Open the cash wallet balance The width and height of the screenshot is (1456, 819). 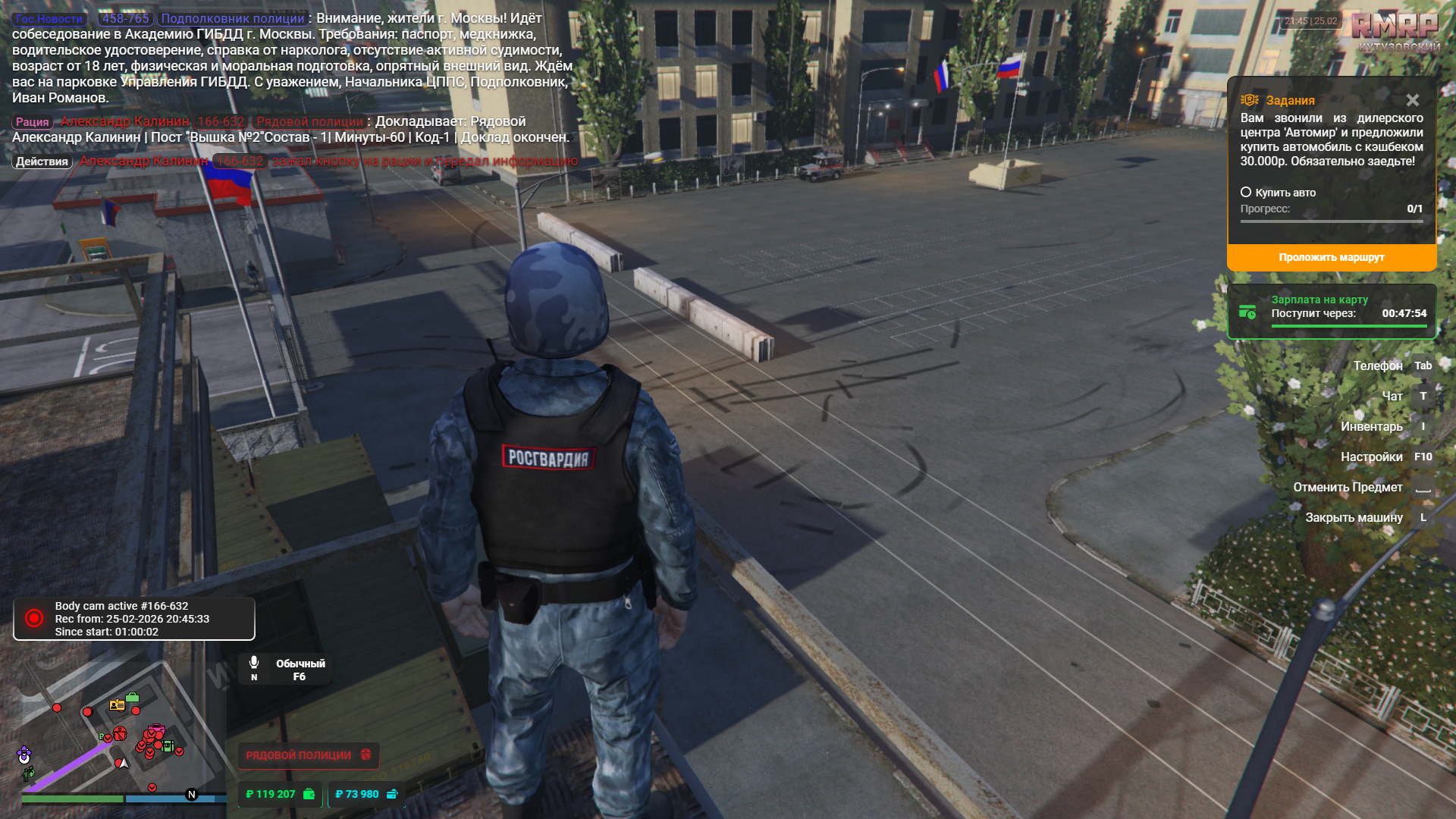point(280,794)
